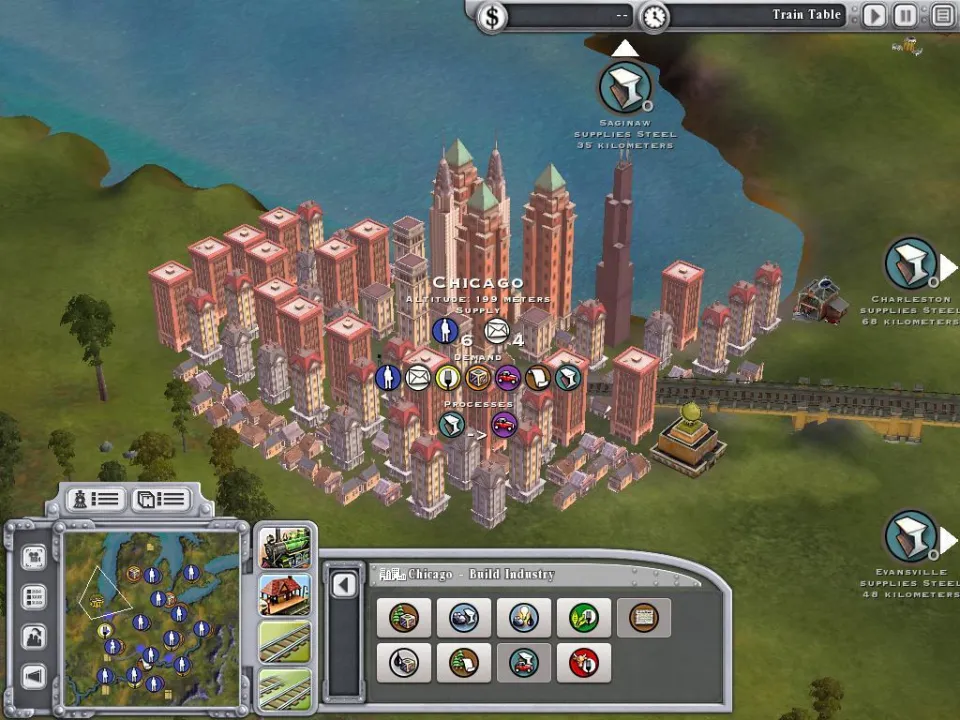Choose the build station option
The height and width of the screenshot is (720, 960).
(285, 594)
